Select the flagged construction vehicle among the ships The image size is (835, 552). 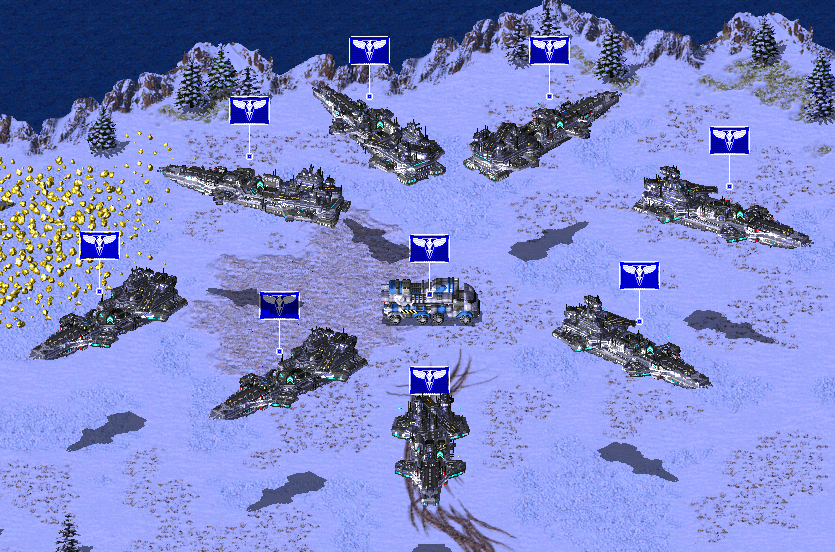click(431, 301)
